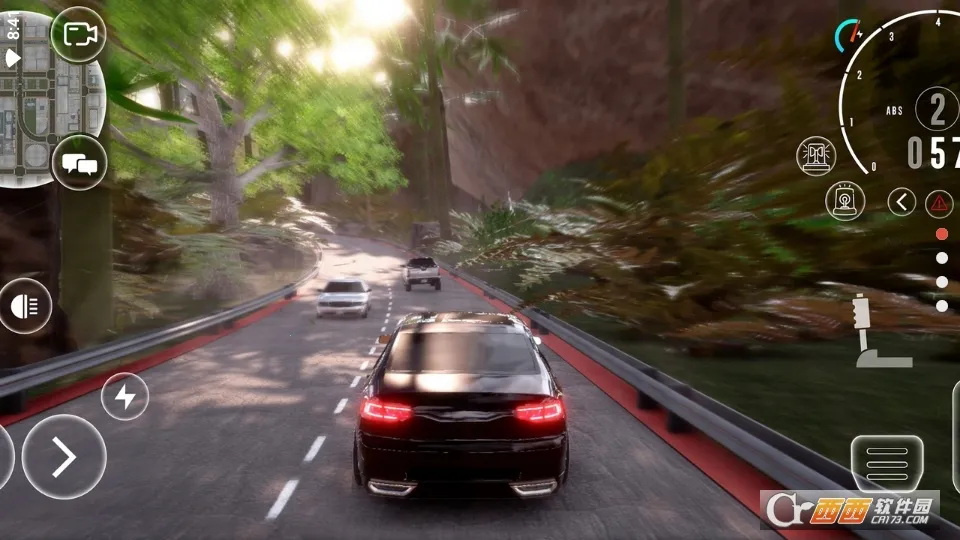The height and width of the screenshot is (540, 960).
Task: Open the chat bubbles button
Action: [78, 161]
